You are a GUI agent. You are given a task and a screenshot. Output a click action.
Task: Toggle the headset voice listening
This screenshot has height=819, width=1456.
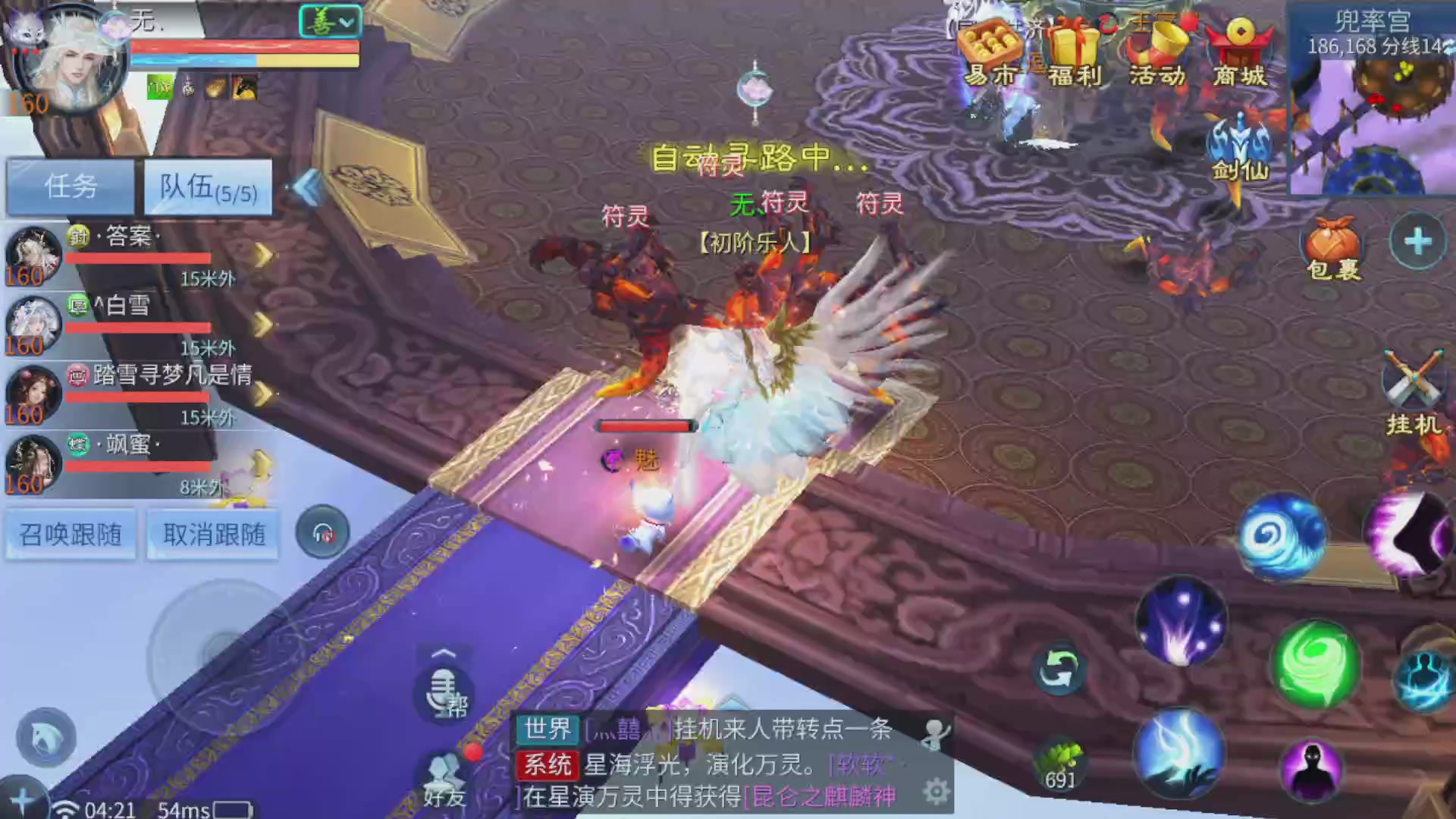pyautogui.click(x=324, y=533)
